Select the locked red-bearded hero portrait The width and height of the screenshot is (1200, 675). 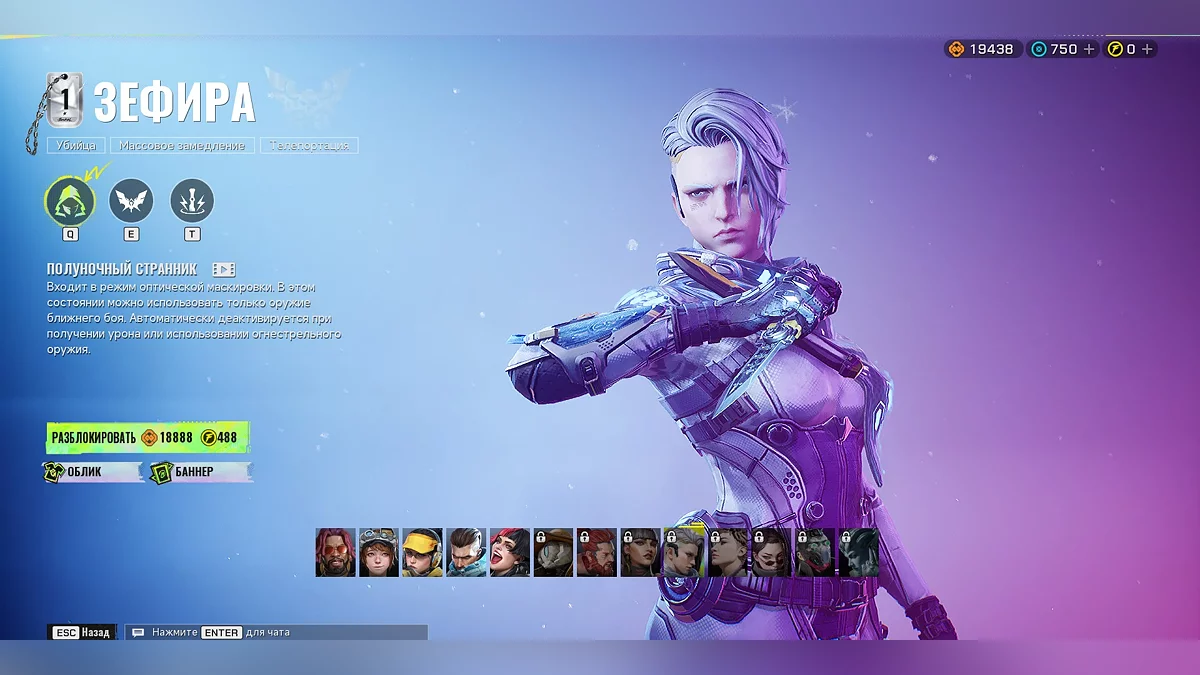(x=597, y=553)
